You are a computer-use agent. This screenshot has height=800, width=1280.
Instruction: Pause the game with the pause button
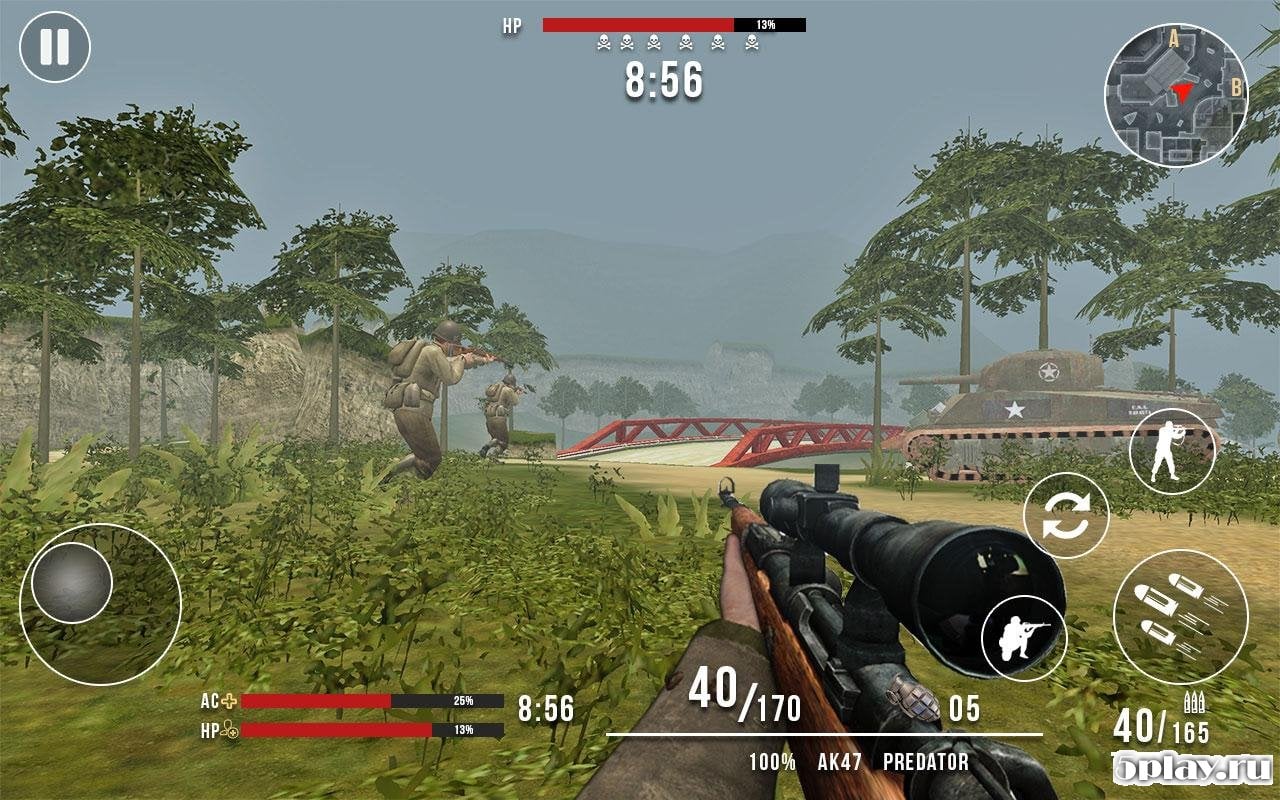[x=55, y=47]
